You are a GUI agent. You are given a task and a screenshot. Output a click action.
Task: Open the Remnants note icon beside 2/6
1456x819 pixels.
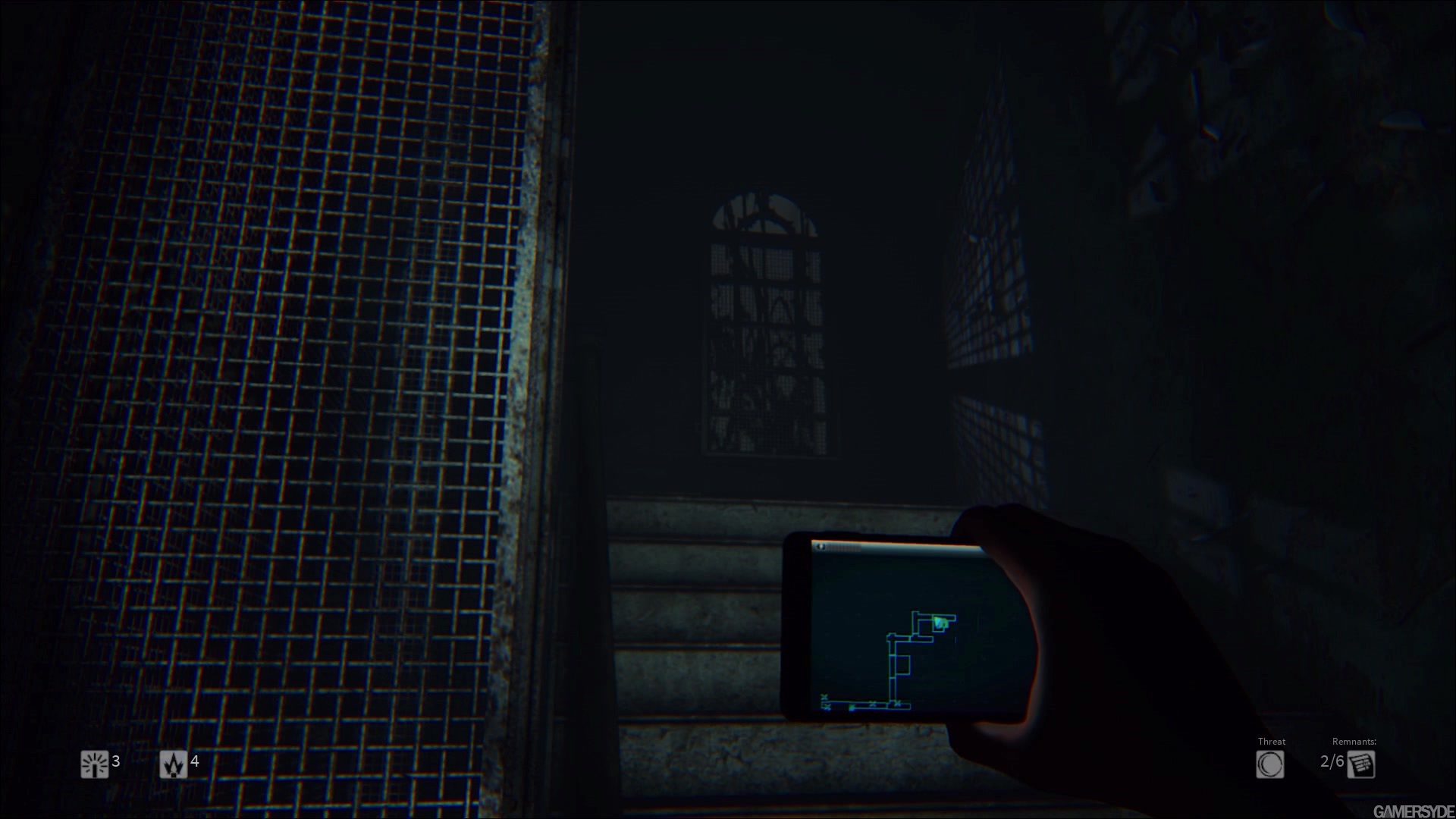1361,764
